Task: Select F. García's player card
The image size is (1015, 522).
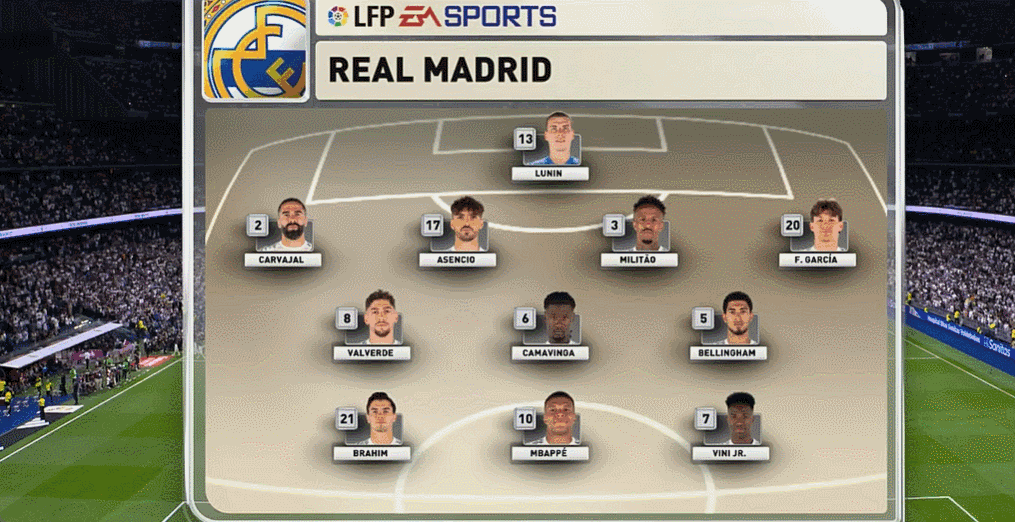Action: (x=826, y=227)
